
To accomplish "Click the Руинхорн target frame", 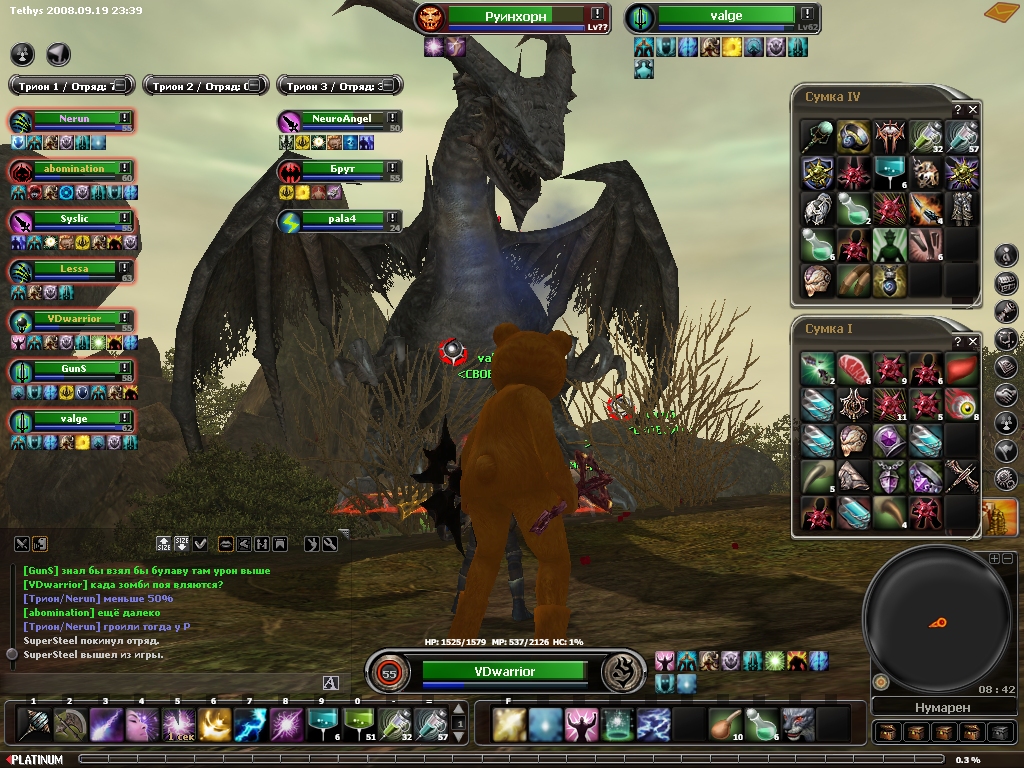I will [x=513, y=17].
